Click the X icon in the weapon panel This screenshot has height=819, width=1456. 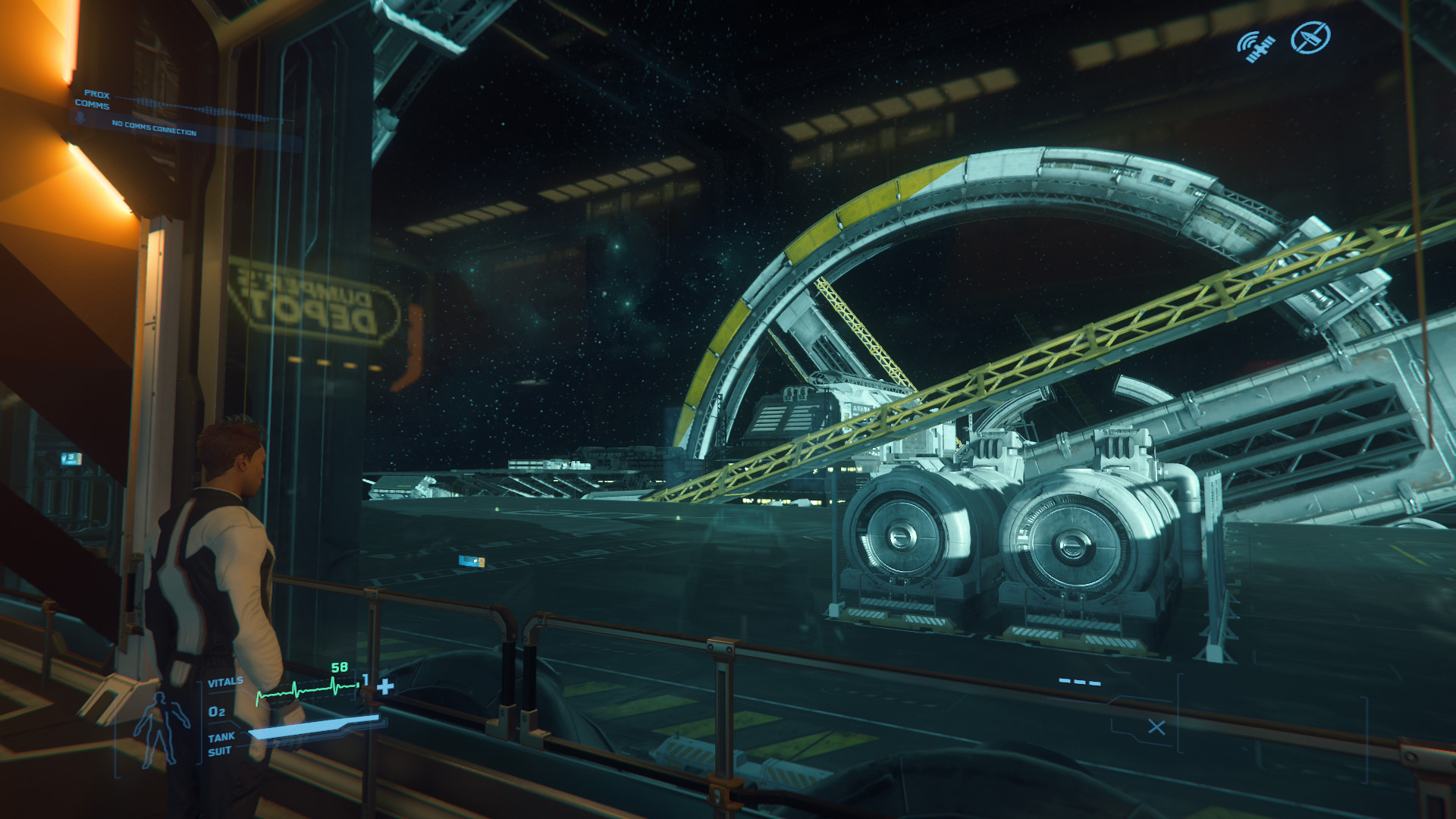(1156, 727)
